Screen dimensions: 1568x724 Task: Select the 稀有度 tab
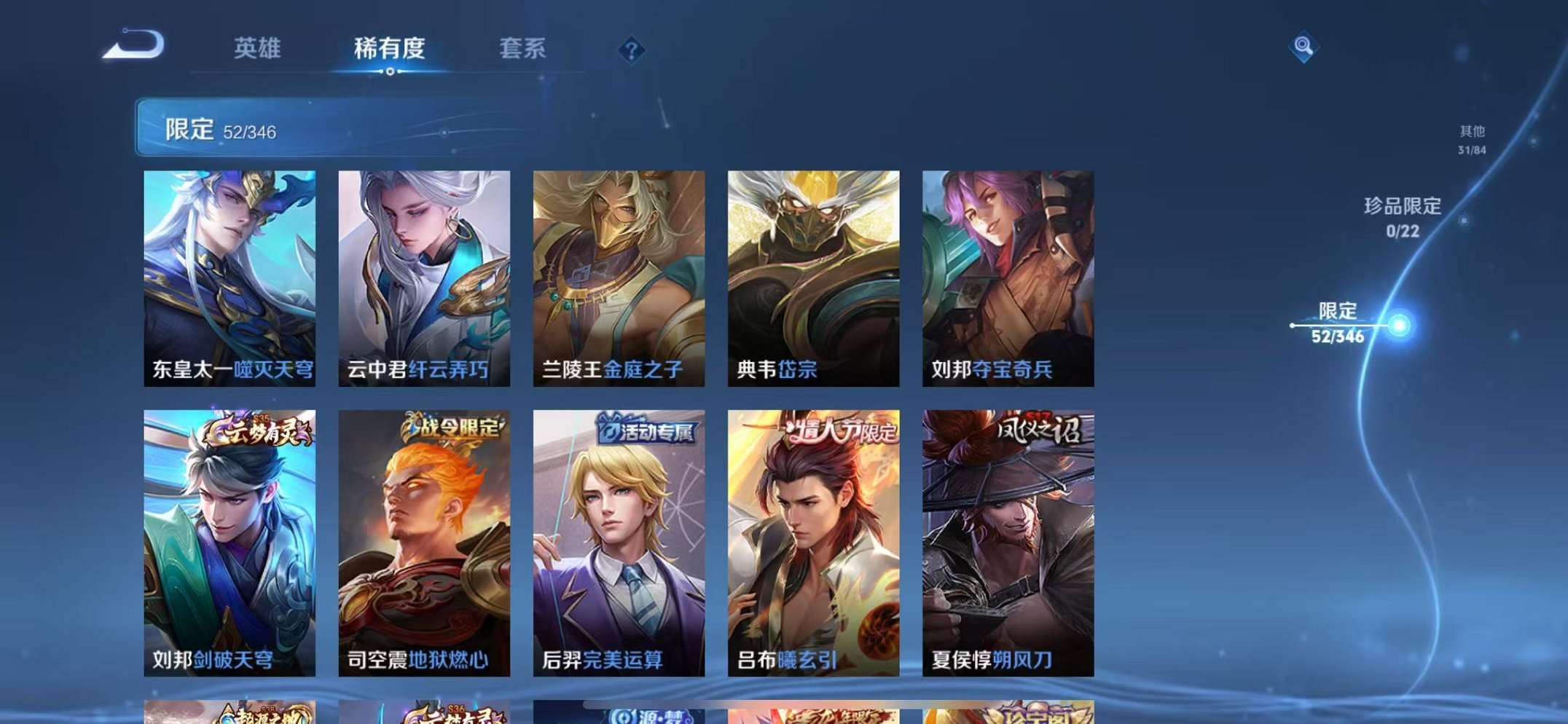click(391, 50)
